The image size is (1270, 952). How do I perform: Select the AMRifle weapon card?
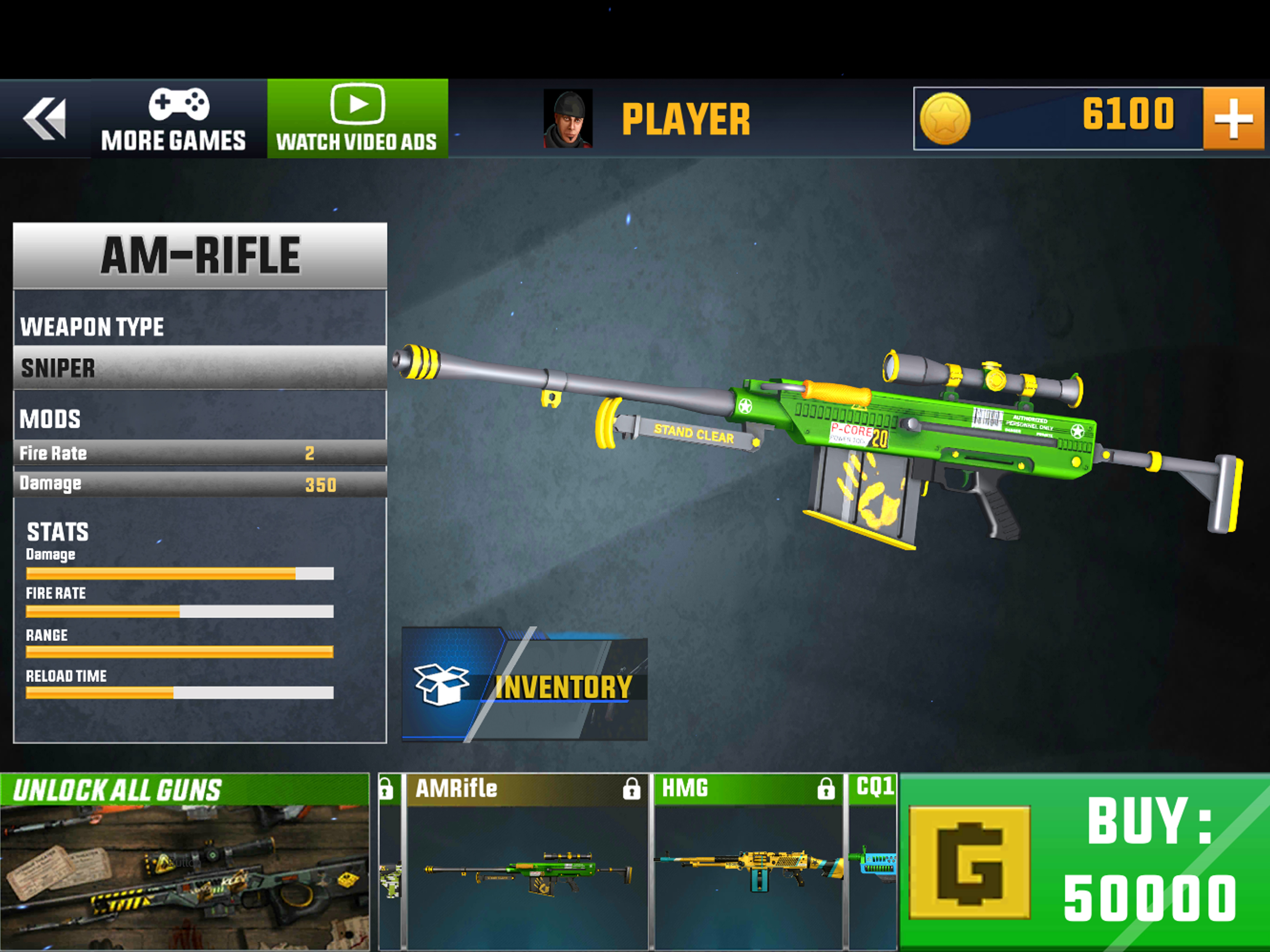(x=527, y=861)
